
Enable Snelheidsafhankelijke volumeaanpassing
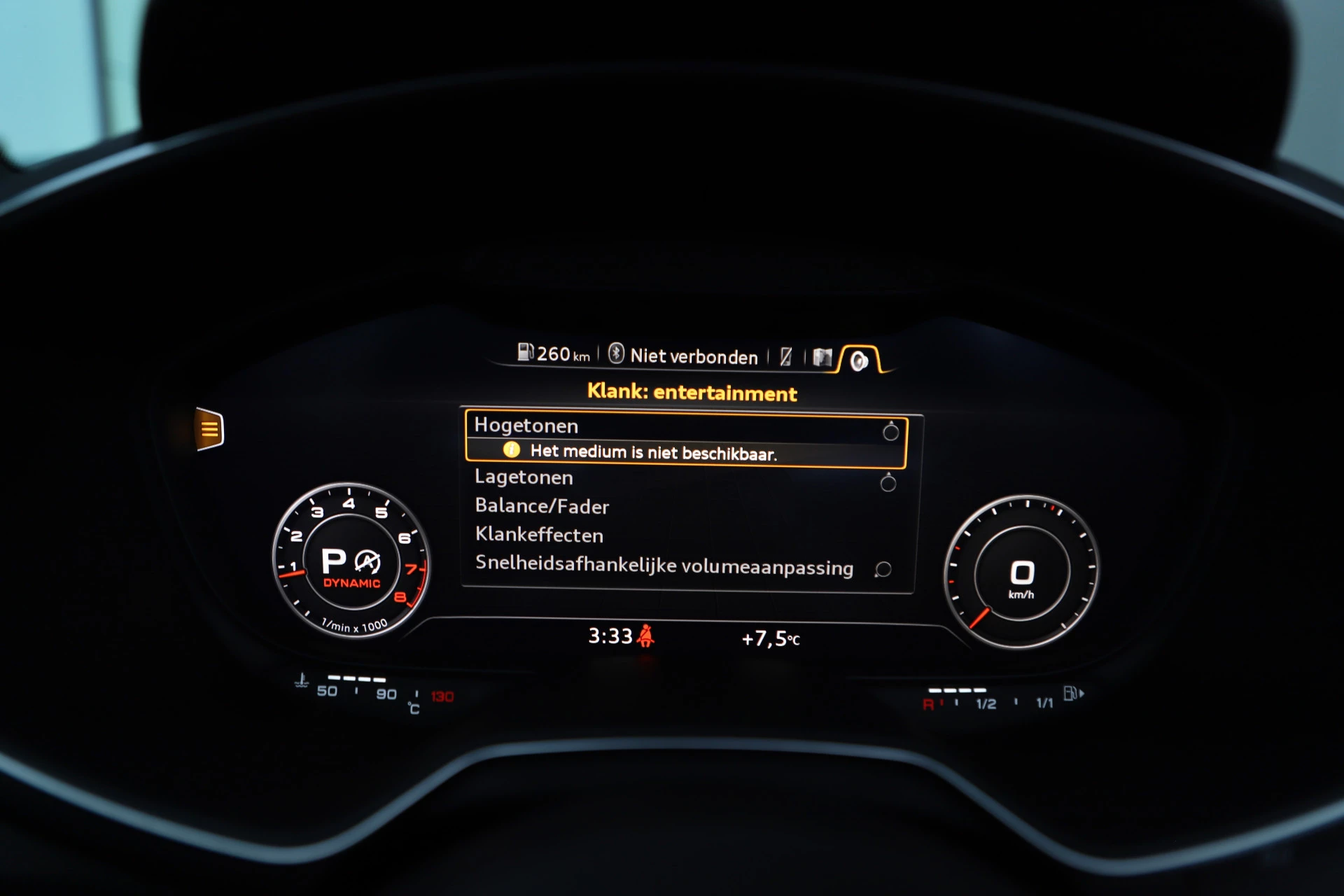coord(664,568)
